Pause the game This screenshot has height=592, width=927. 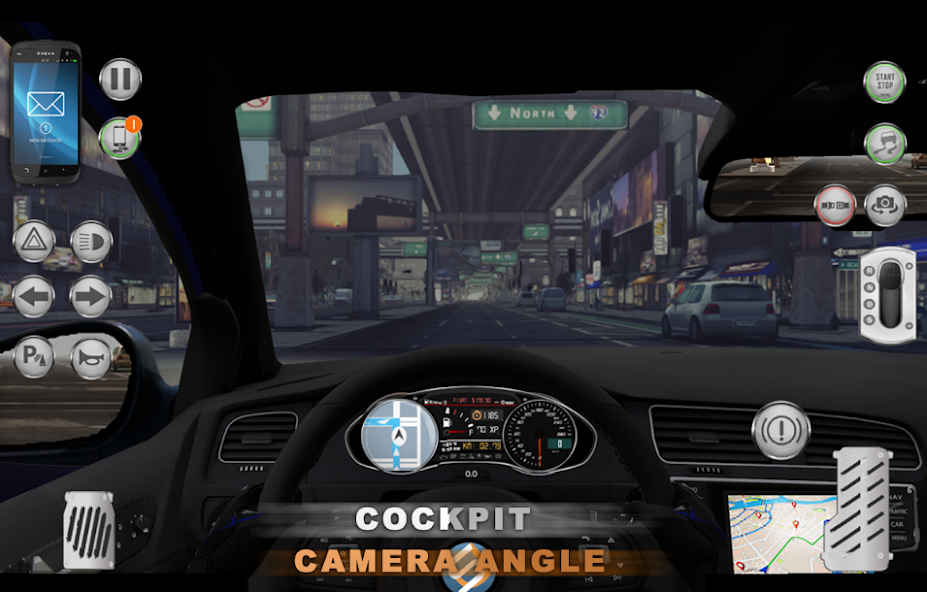pos(121,80)
